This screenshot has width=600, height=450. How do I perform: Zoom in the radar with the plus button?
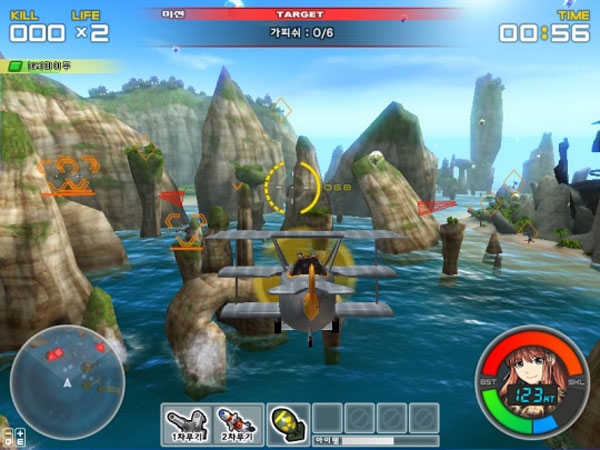click(x=21, y=432)
